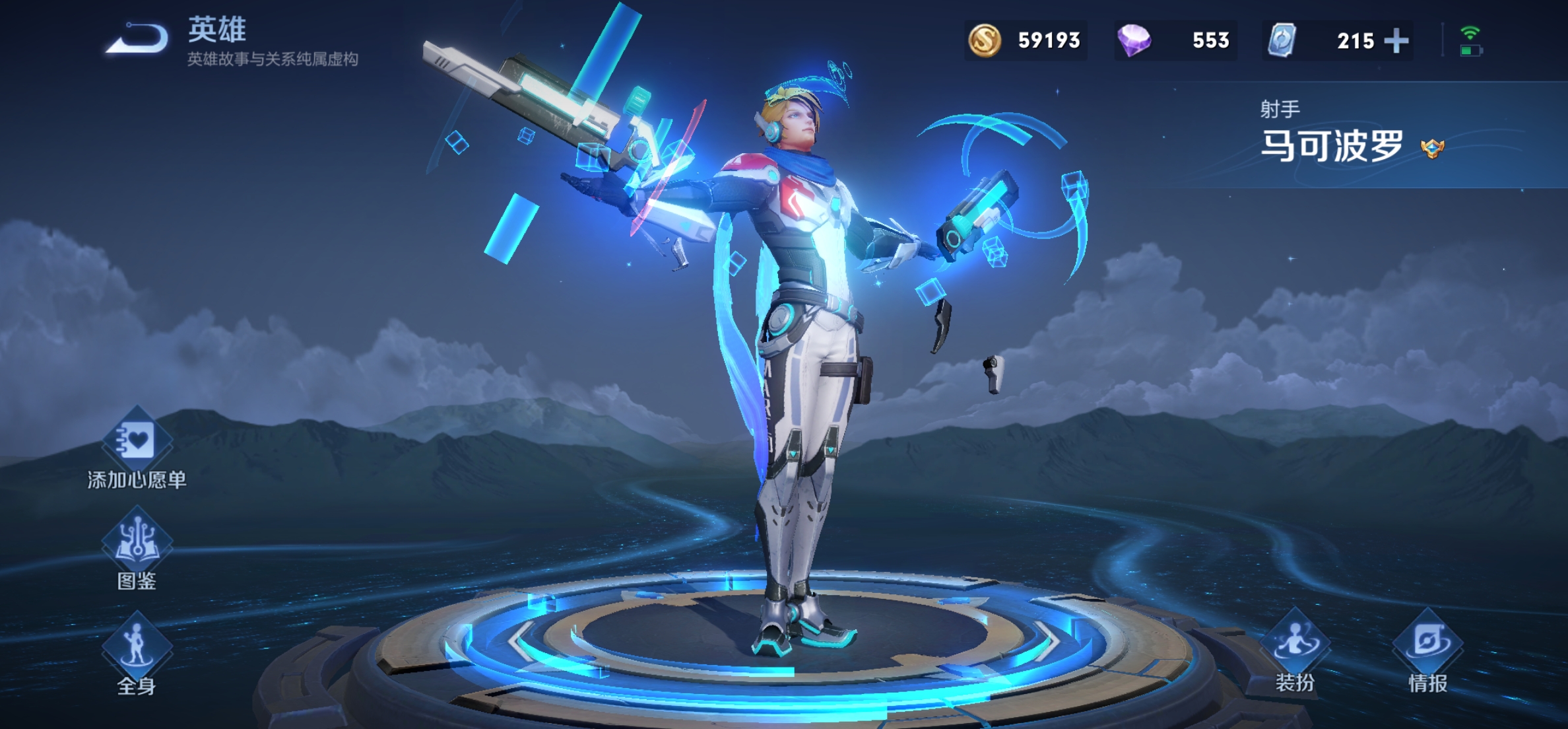Add more vouchers with the plus button
Screen dimensions: 1568x729
(x=1396, y=41)
